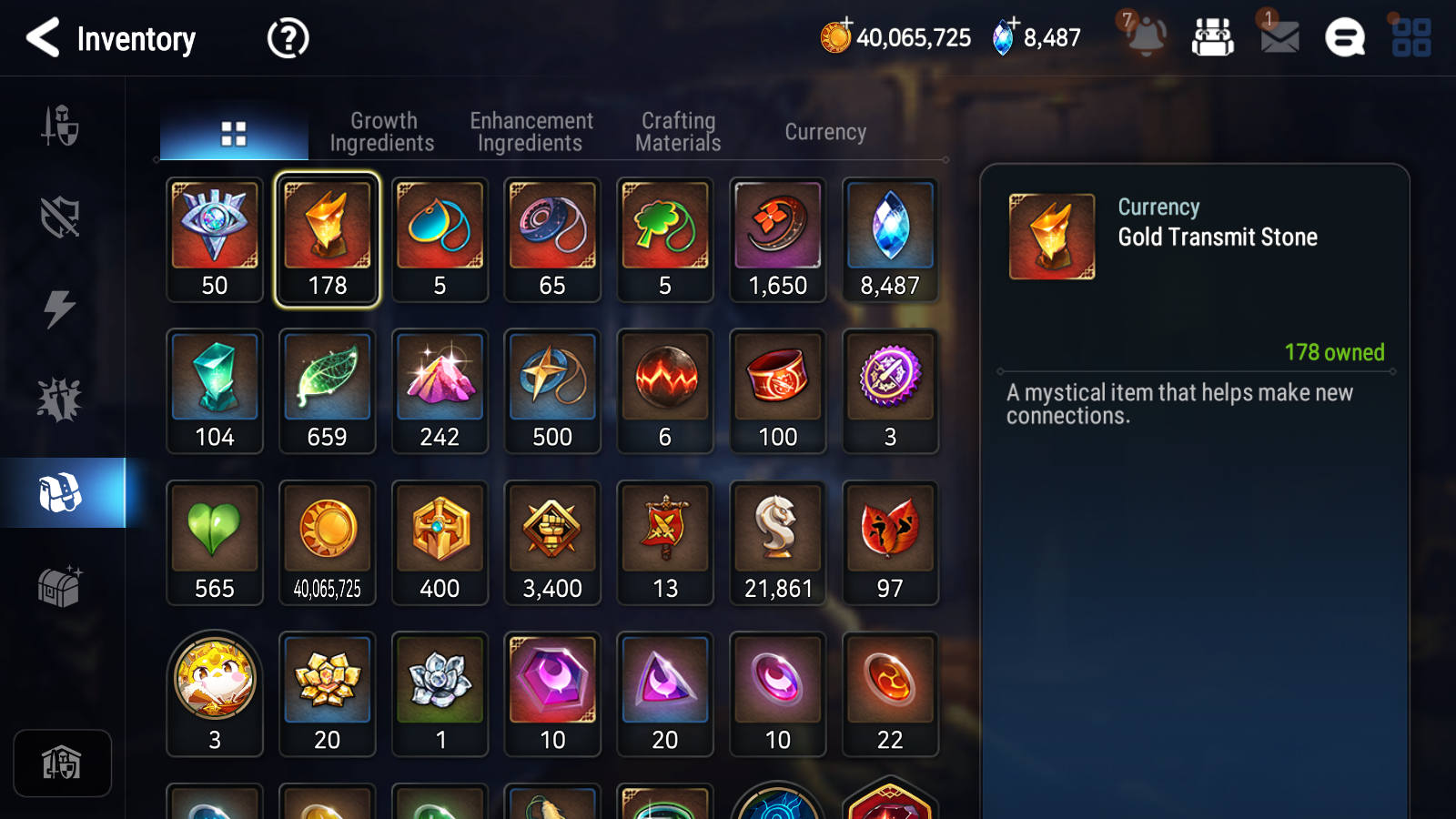Select the Currency tab
1456x819 pixels.
(825, 133)
